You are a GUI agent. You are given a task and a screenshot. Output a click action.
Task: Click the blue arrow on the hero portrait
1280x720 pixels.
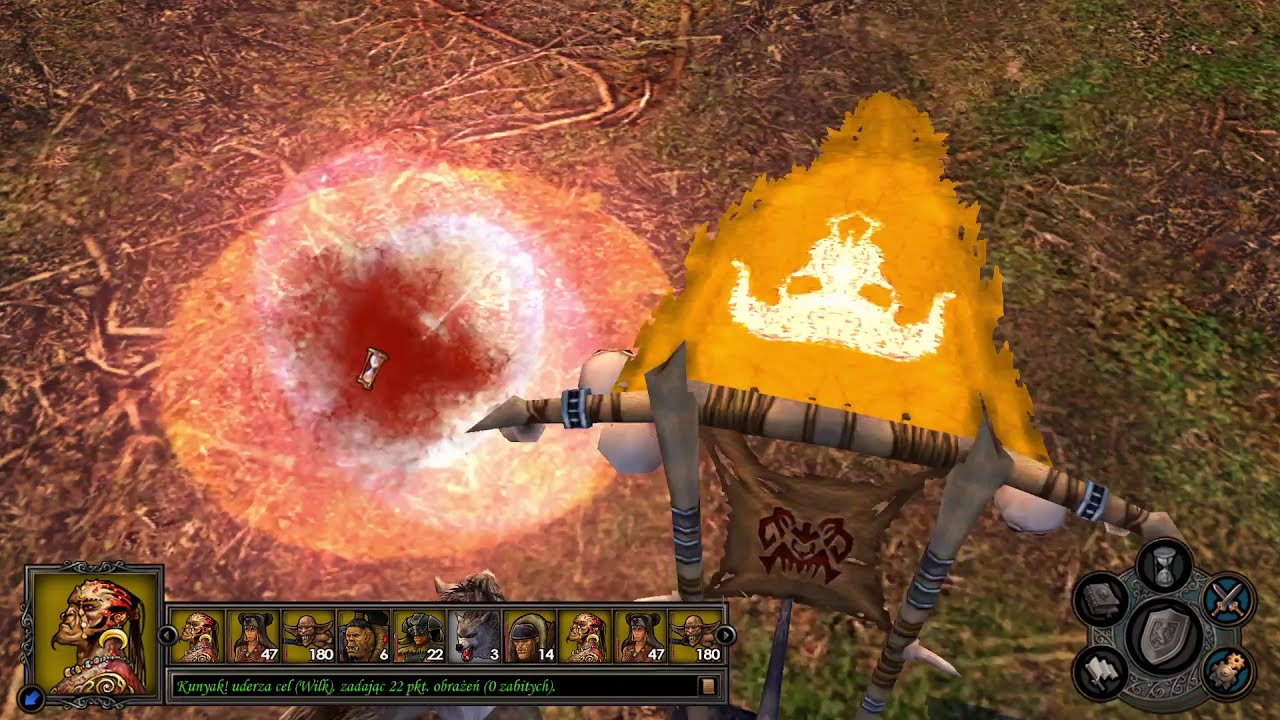[30, 696]
